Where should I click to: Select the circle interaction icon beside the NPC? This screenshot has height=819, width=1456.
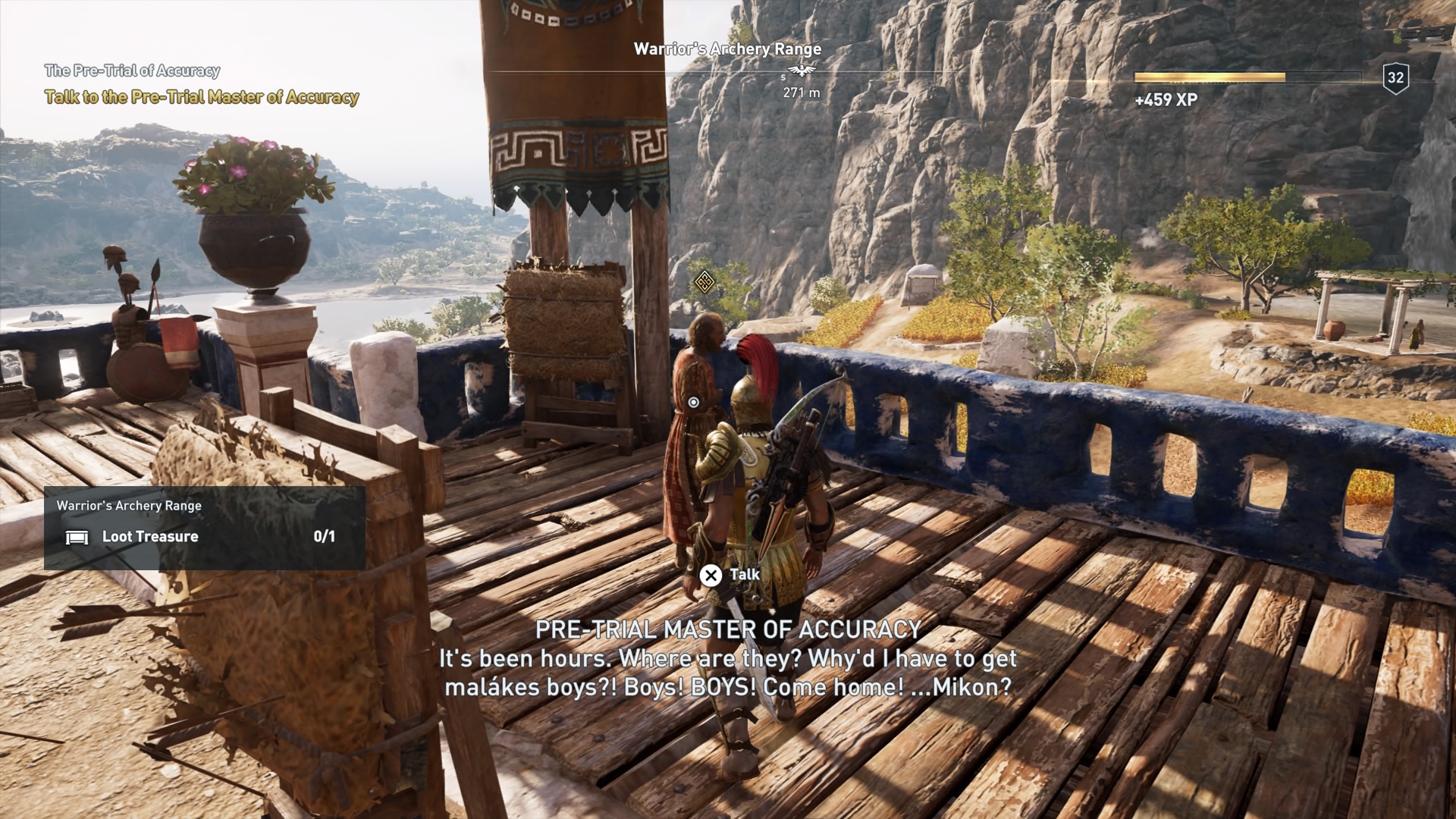[x=695, y=403]
